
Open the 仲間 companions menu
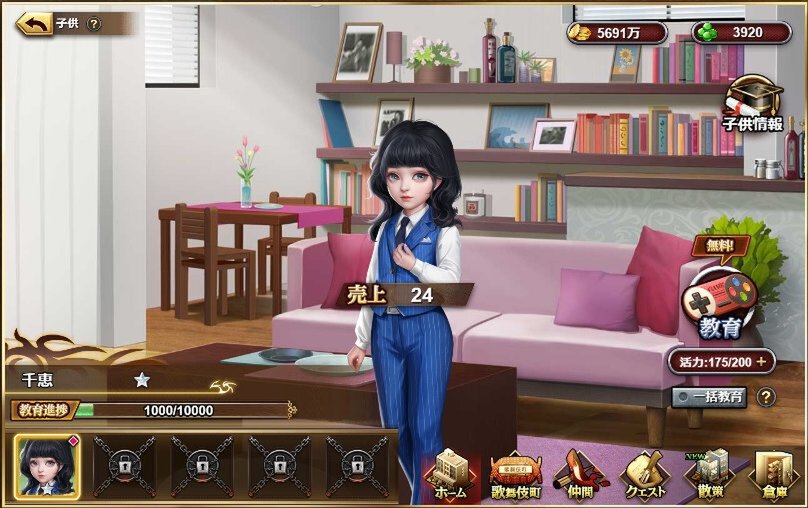582,475
